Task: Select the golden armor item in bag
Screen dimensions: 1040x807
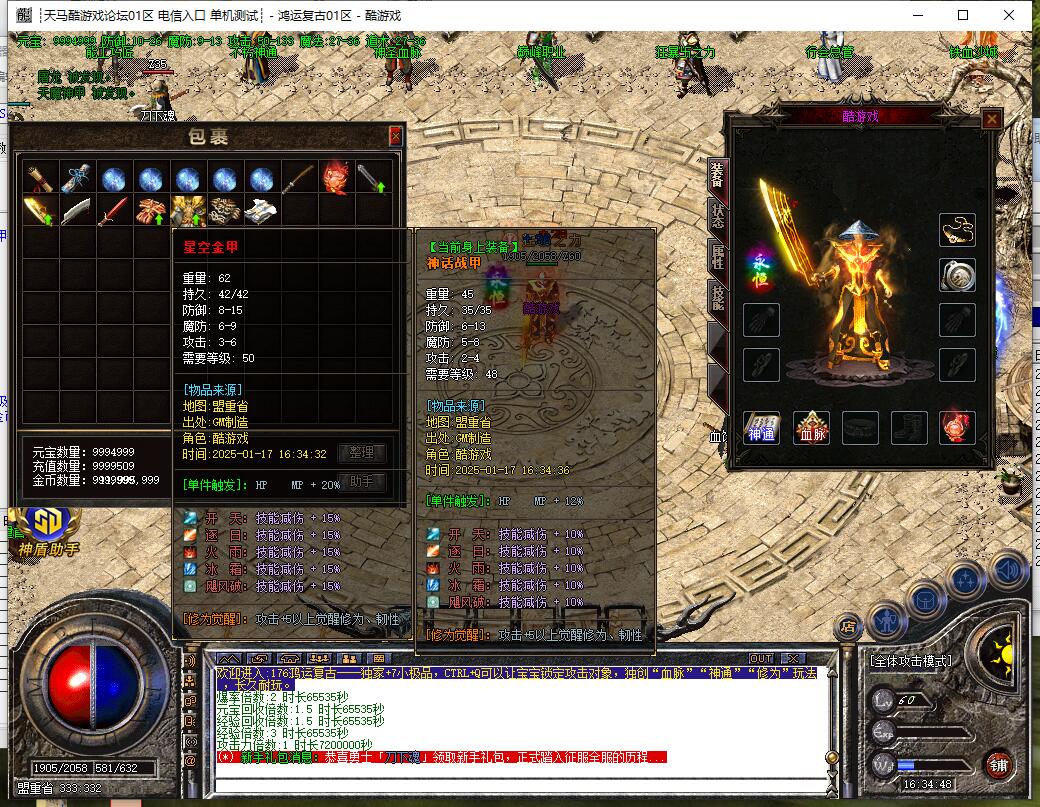Action: [x=187, y=211]
